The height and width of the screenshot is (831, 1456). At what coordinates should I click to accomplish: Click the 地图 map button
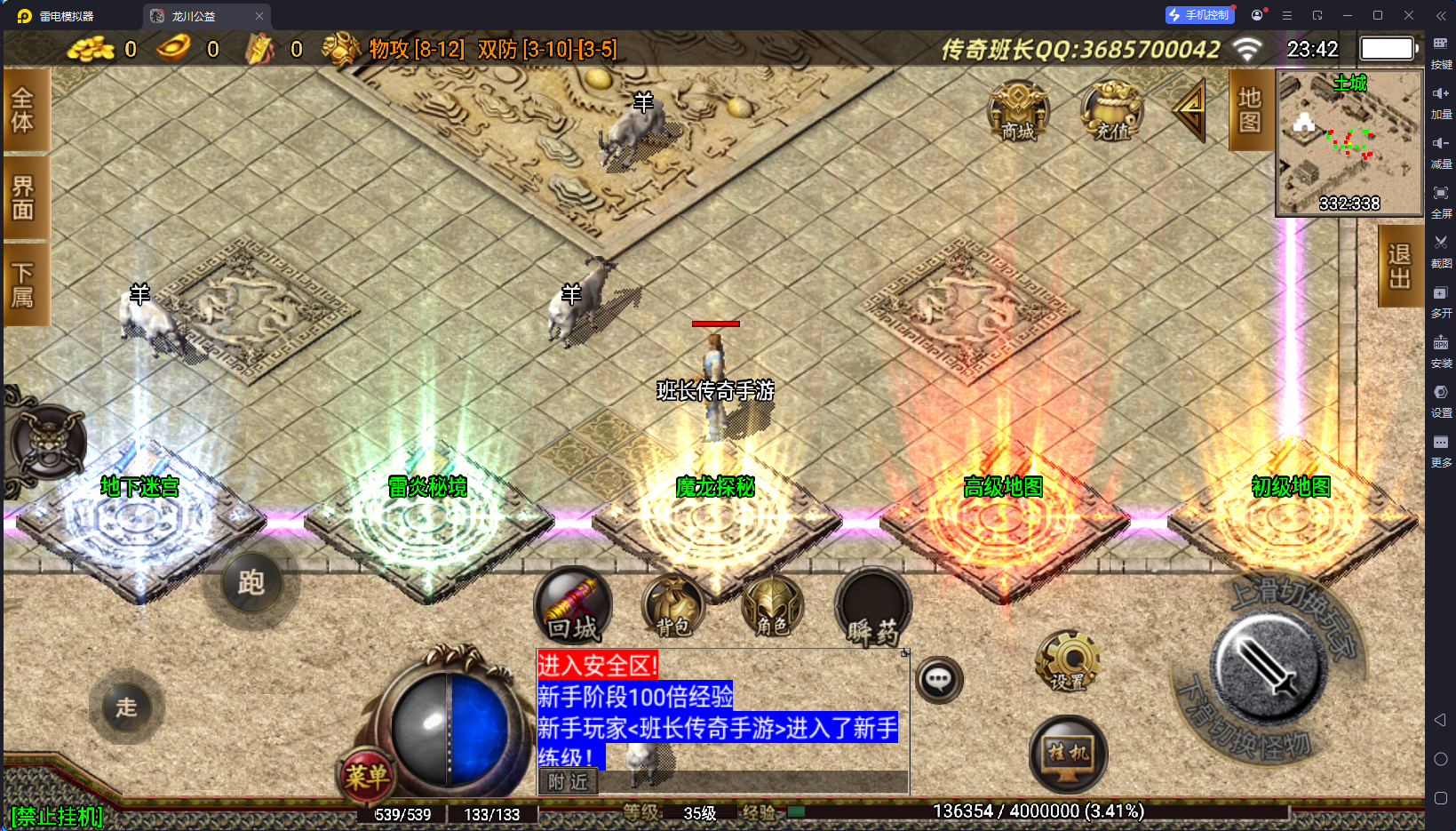1250,110
